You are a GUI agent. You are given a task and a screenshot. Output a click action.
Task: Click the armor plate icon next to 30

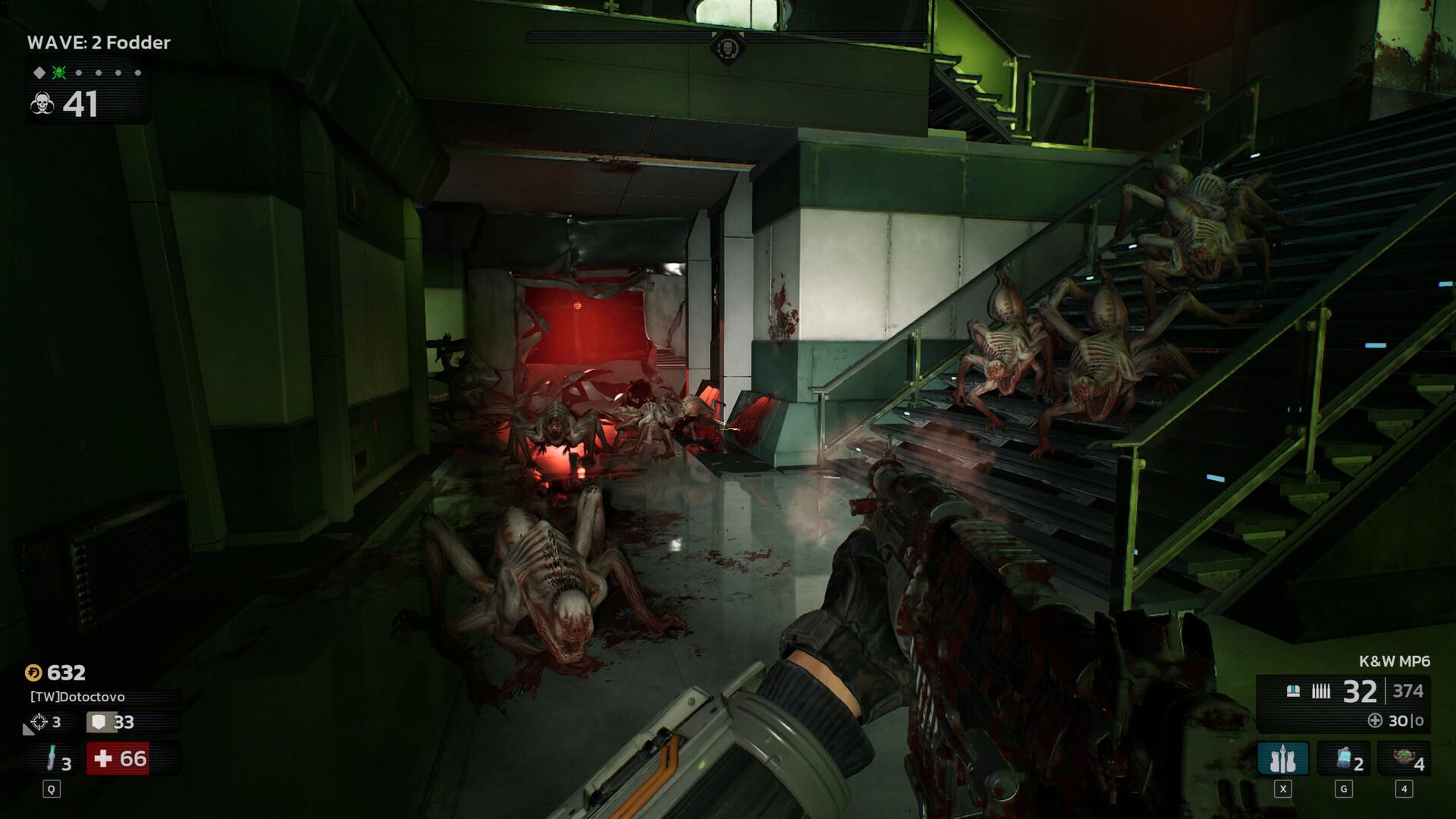point(1376,720)
